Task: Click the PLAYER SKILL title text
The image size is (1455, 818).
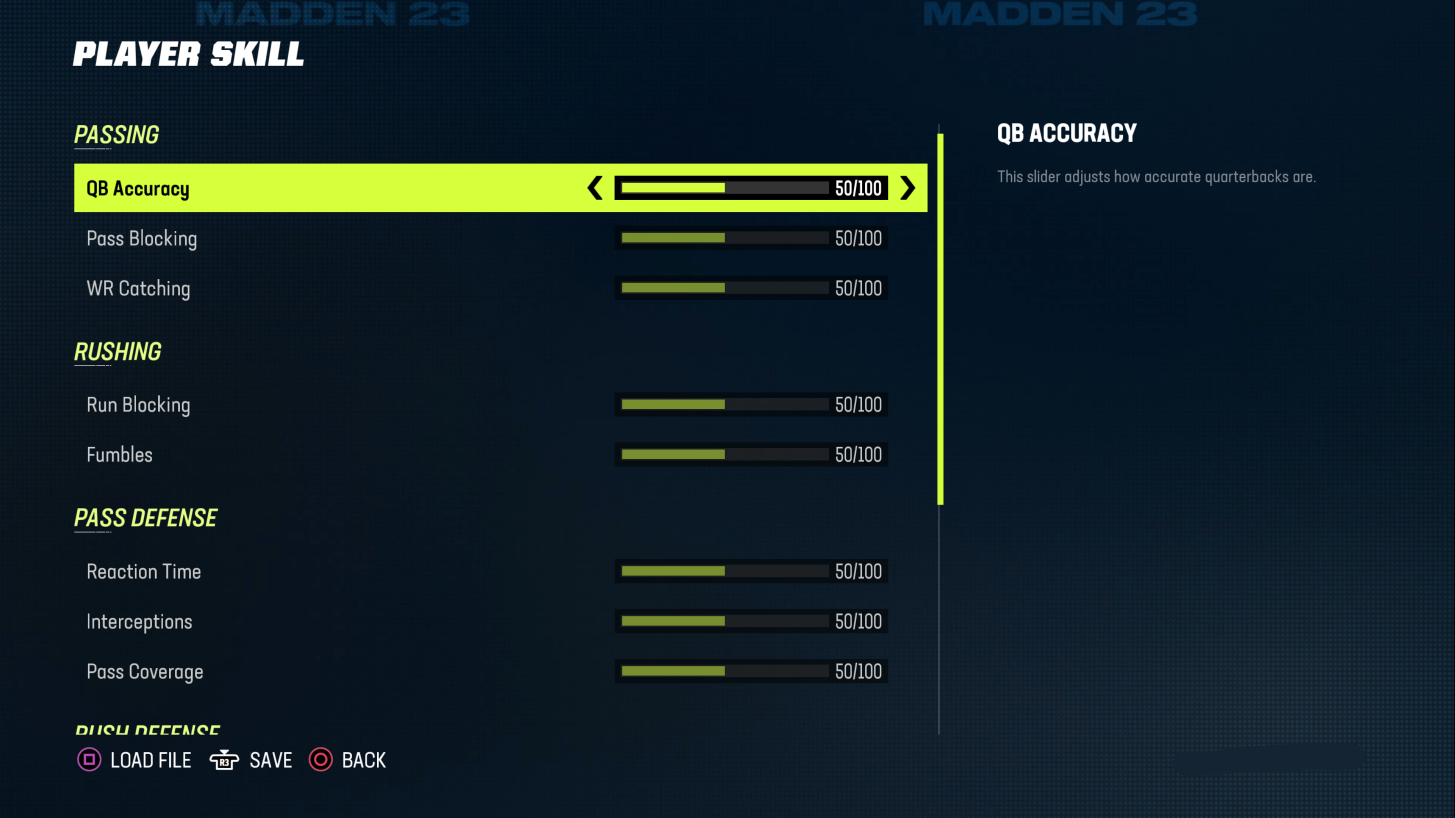Action: coord(188,55)
